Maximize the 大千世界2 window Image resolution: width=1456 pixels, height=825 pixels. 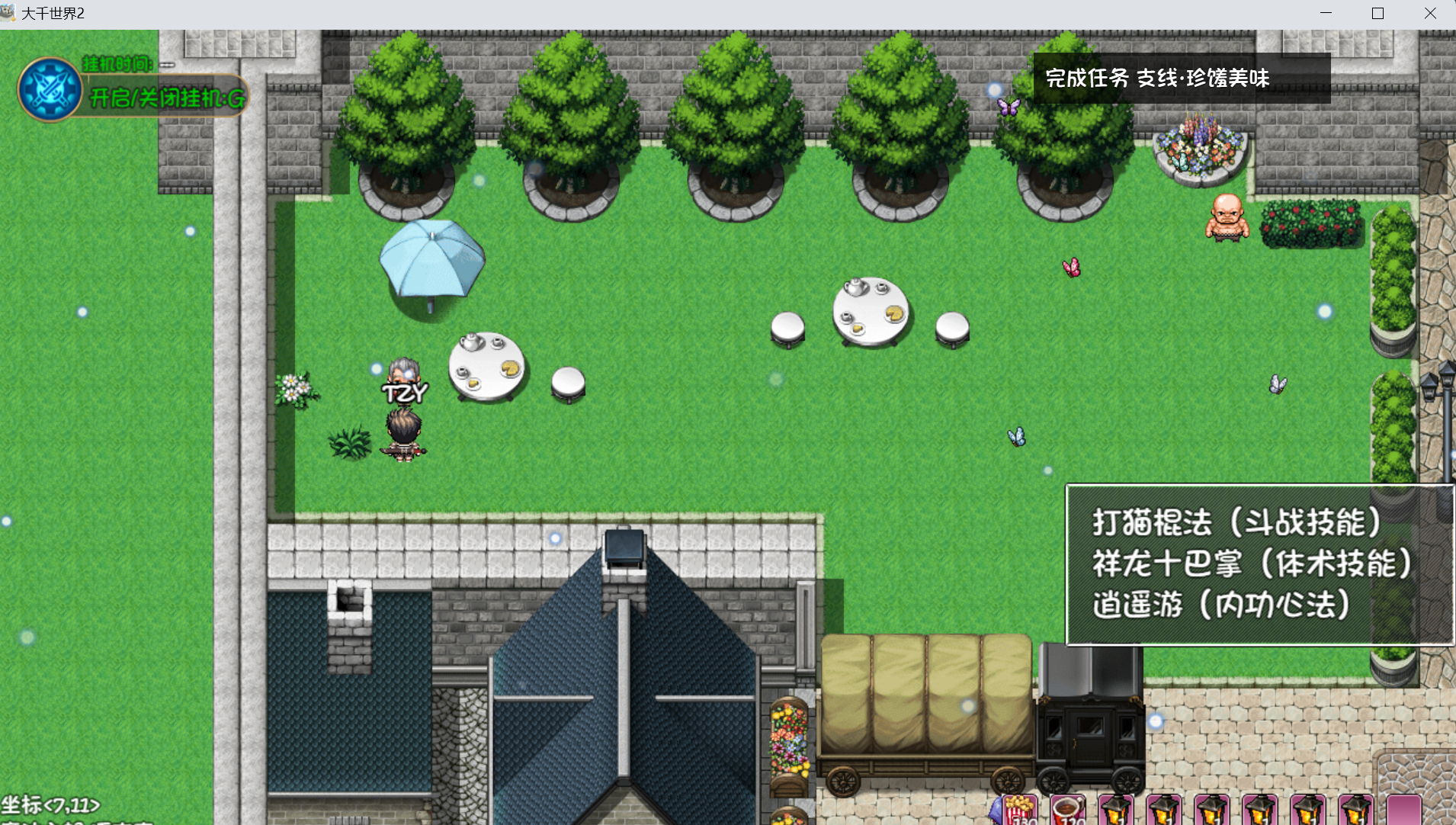coord(1377,14)
